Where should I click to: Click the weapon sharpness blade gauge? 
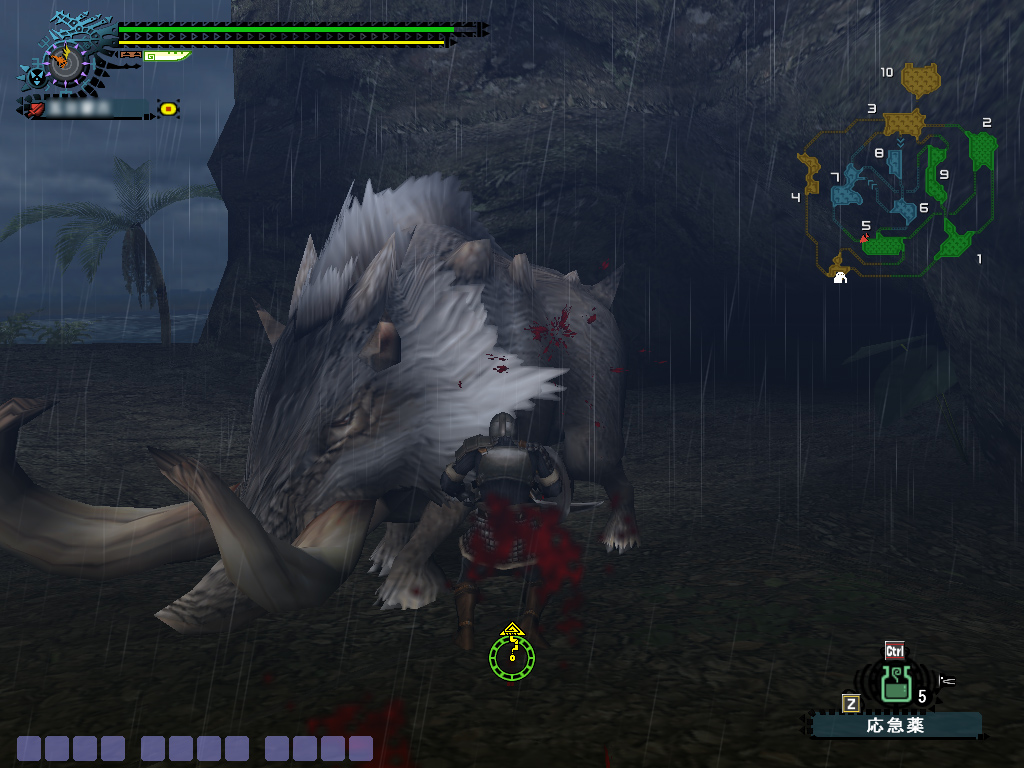[166, 56]
